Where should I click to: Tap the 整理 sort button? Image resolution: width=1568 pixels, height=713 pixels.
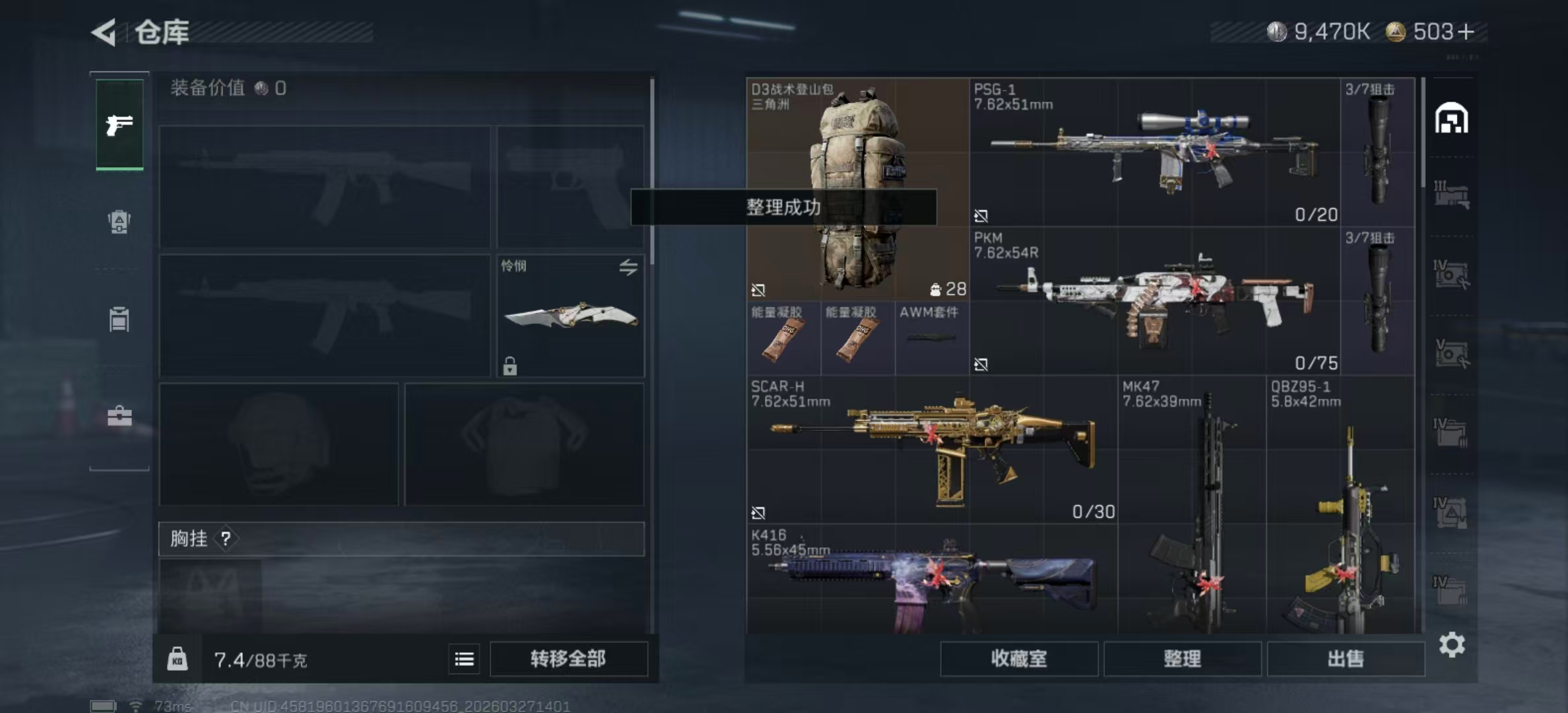tap(1182, 659)
